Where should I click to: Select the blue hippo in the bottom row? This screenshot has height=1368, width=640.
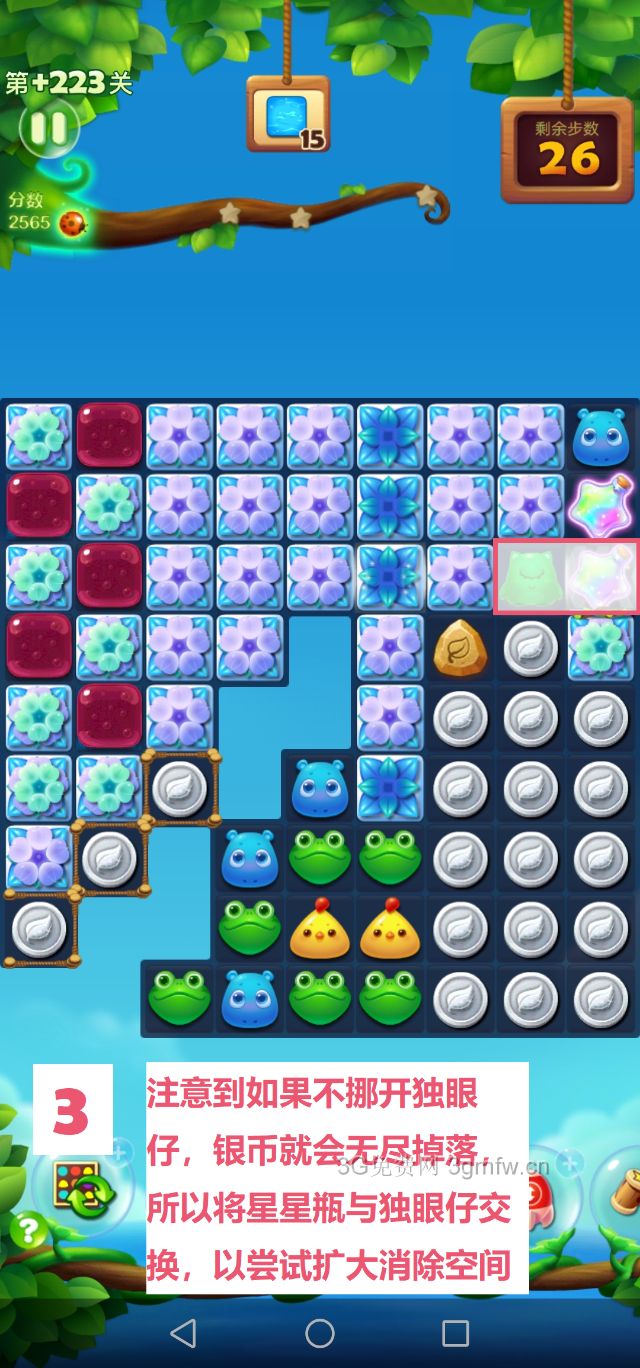pyautogui.click(x=249, y=999)
